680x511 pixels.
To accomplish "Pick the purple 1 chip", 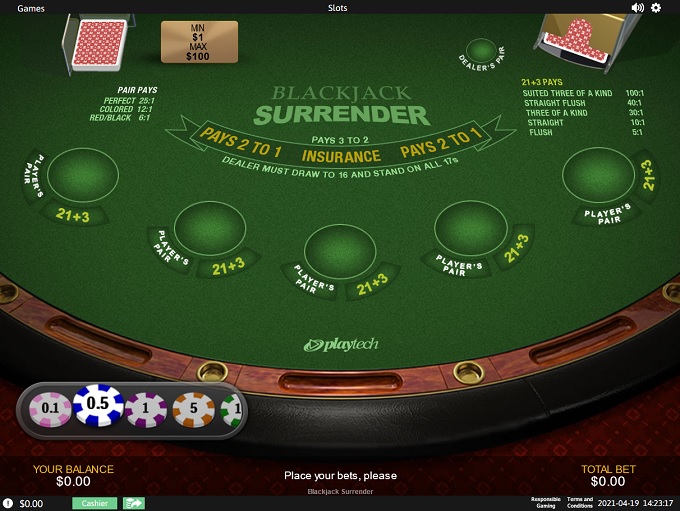I will [146, 408].
